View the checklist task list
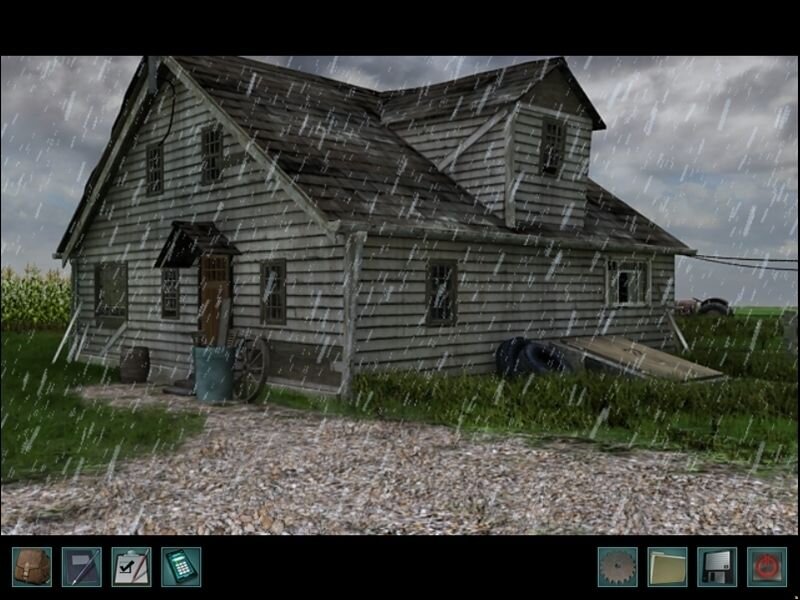Image resolution: width=800 pixels, height=600 pixels. tap(131, 567)
